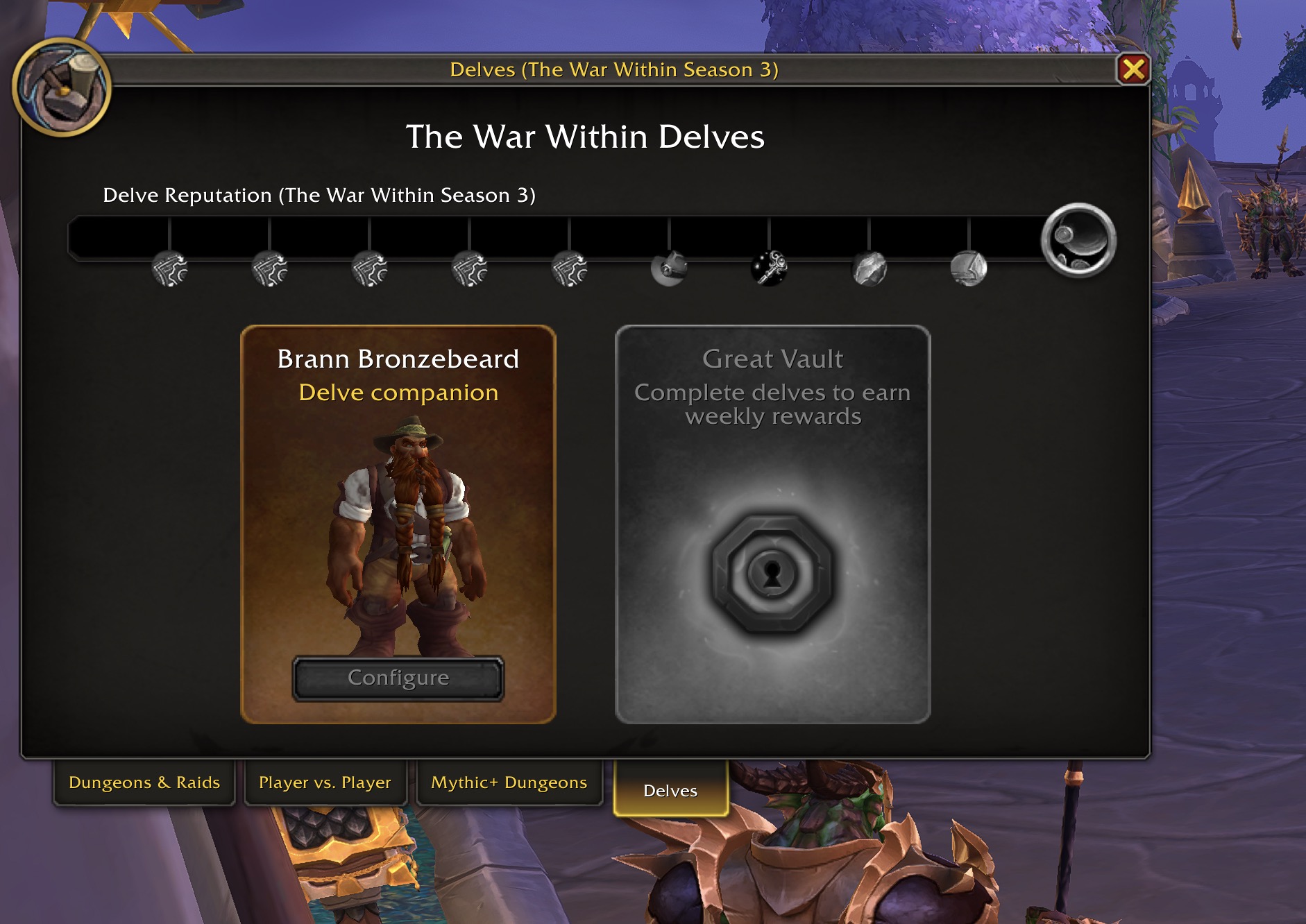Click the Configure button for Brann Bronzebeard
The height and width of the screenshot is (924, 1306).
[398, 678]
